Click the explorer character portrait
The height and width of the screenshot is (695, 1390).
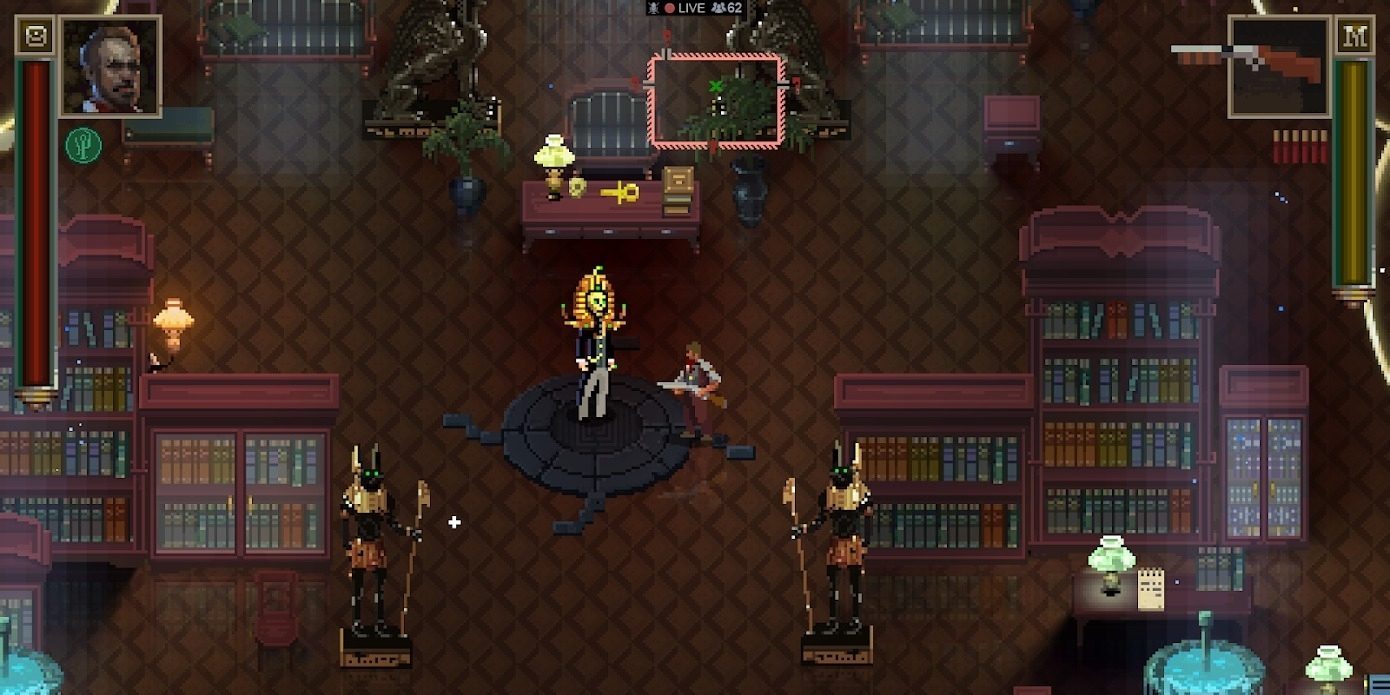coord(110,66)
